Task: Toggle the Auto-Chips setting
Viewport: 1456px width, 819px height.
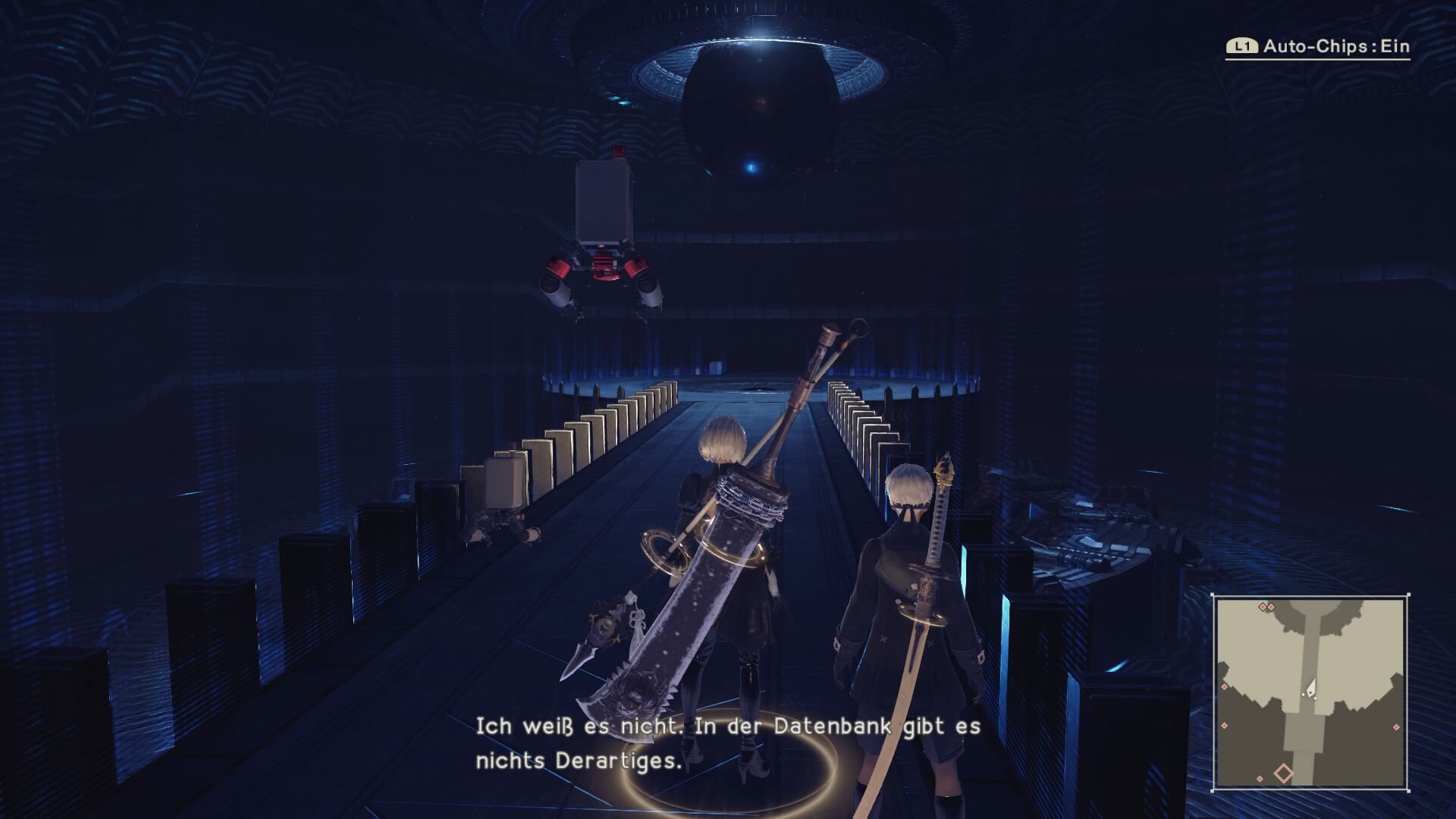Action: pyautogui.click(x=1318, y=46)
